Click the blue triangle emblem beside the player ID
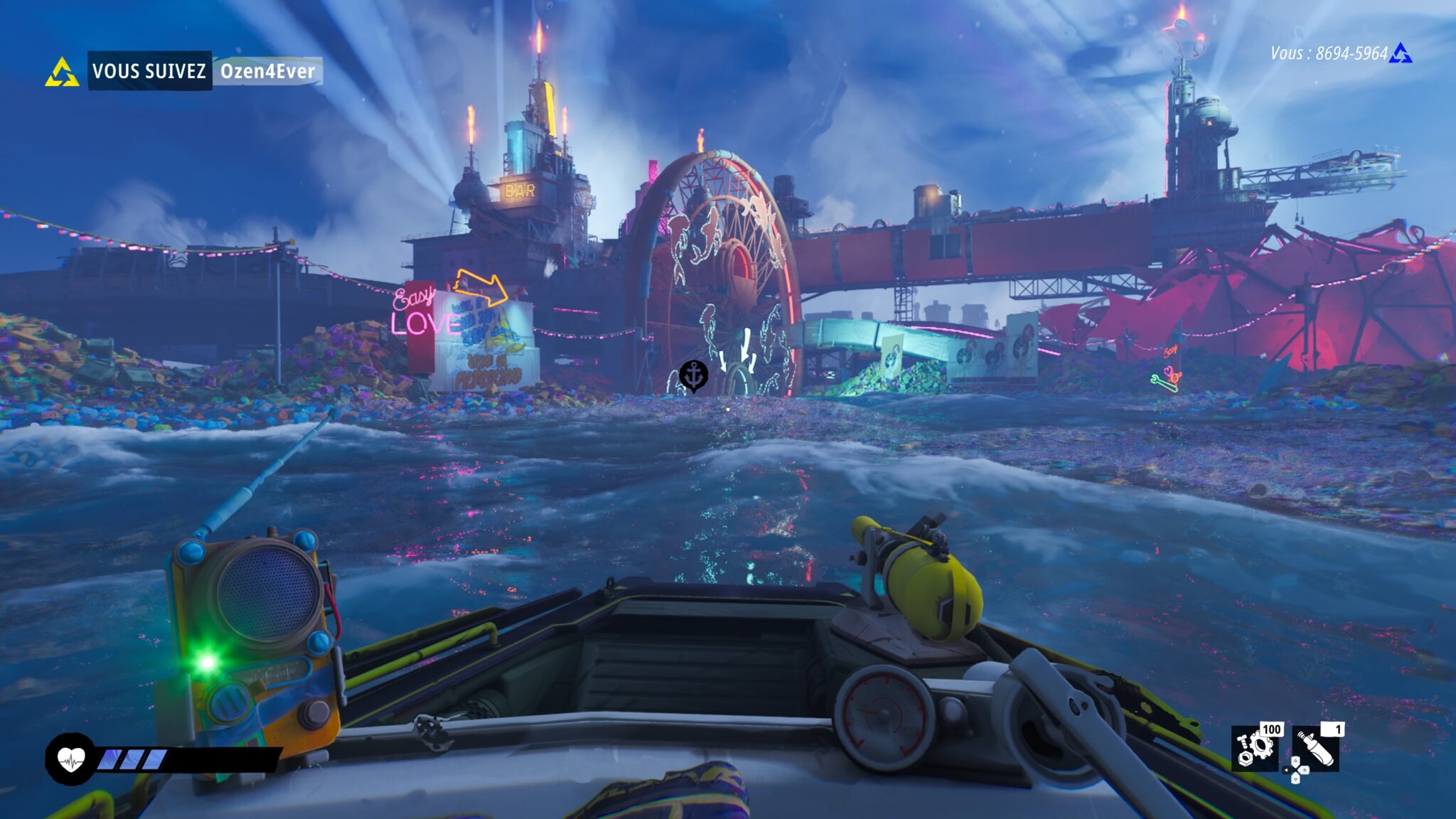The image size is (1456, 819). (1401, 53)
